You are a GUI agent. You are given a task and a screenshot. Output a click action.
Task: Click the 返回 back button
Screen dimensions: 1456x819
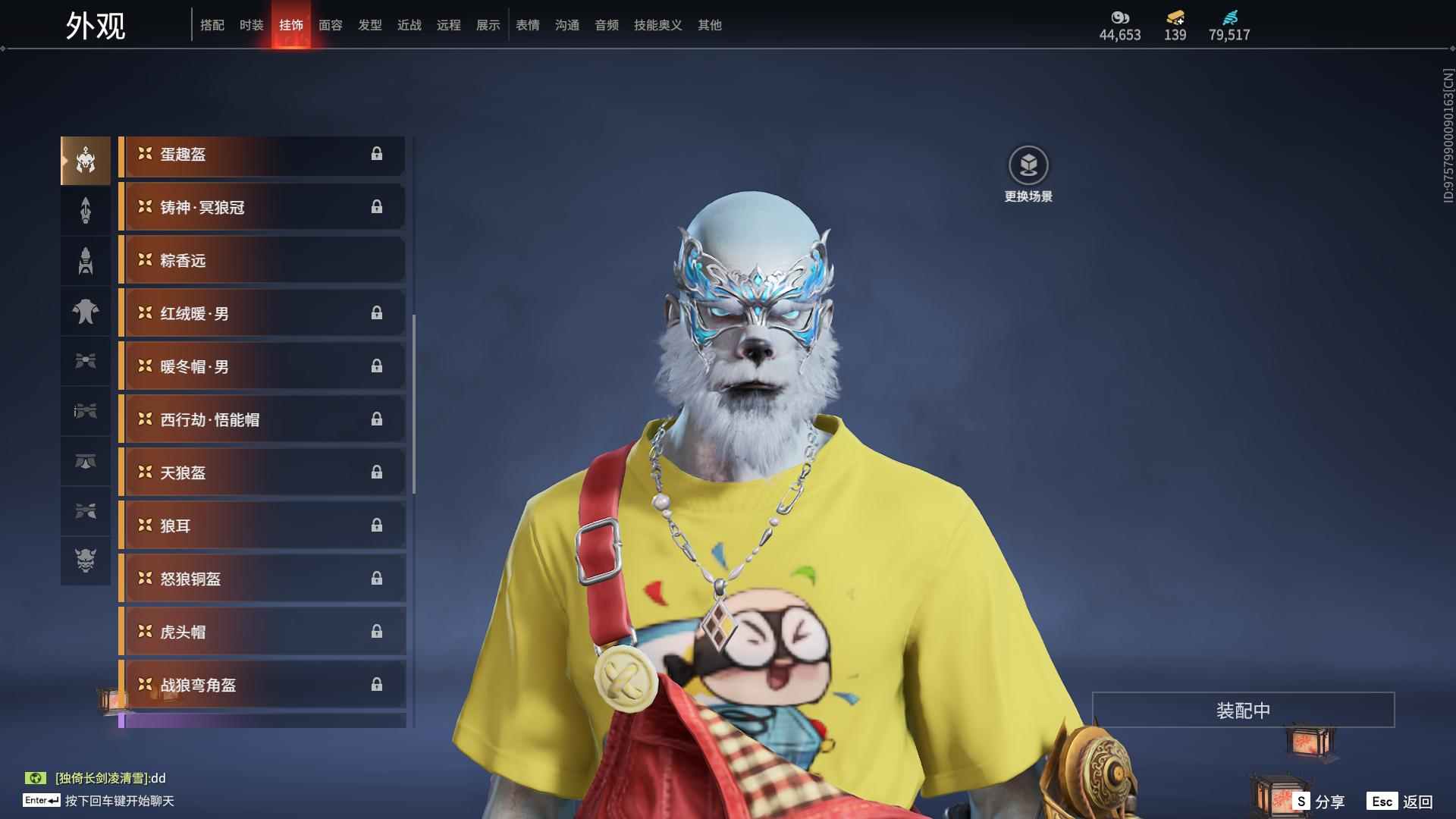pyautogui.click(x=1400, y=802)
